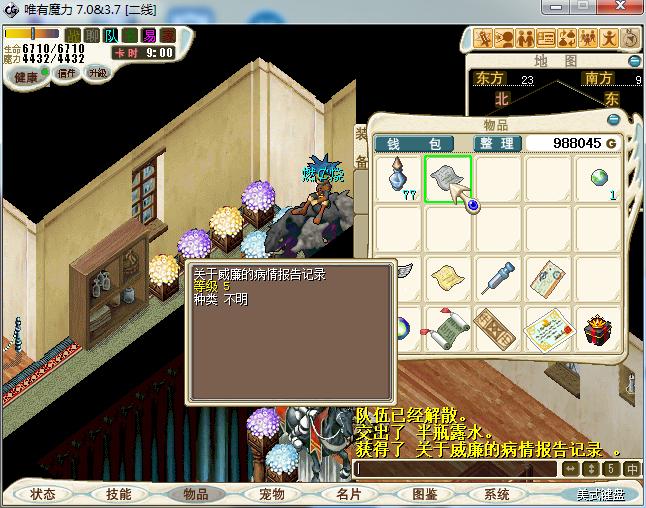Select the syringe item slot
This screenshot has height=508, width=646.
(x=497, y=278)
